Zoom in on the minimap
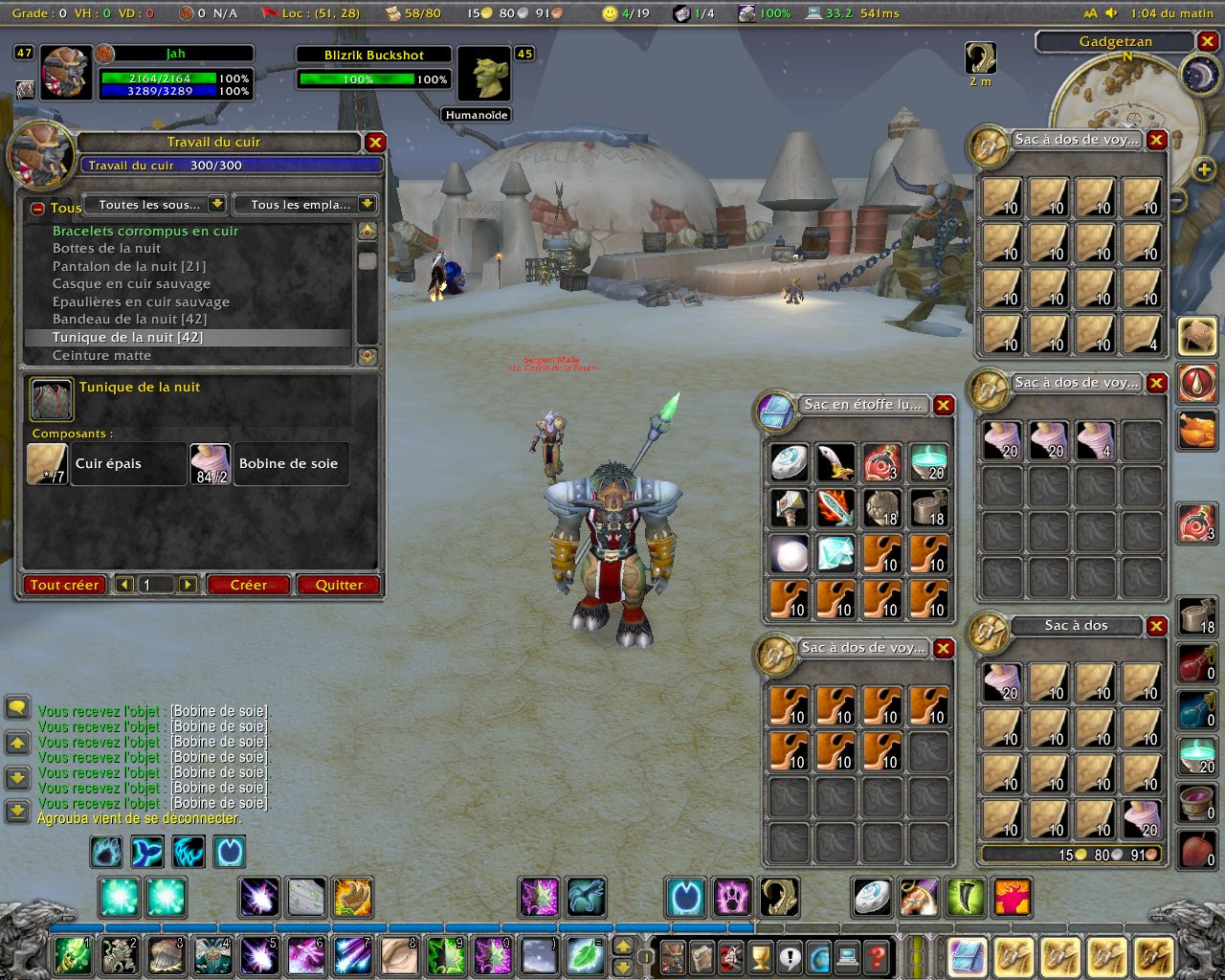Viewport: 1225px width, 980px height. 1204,170
